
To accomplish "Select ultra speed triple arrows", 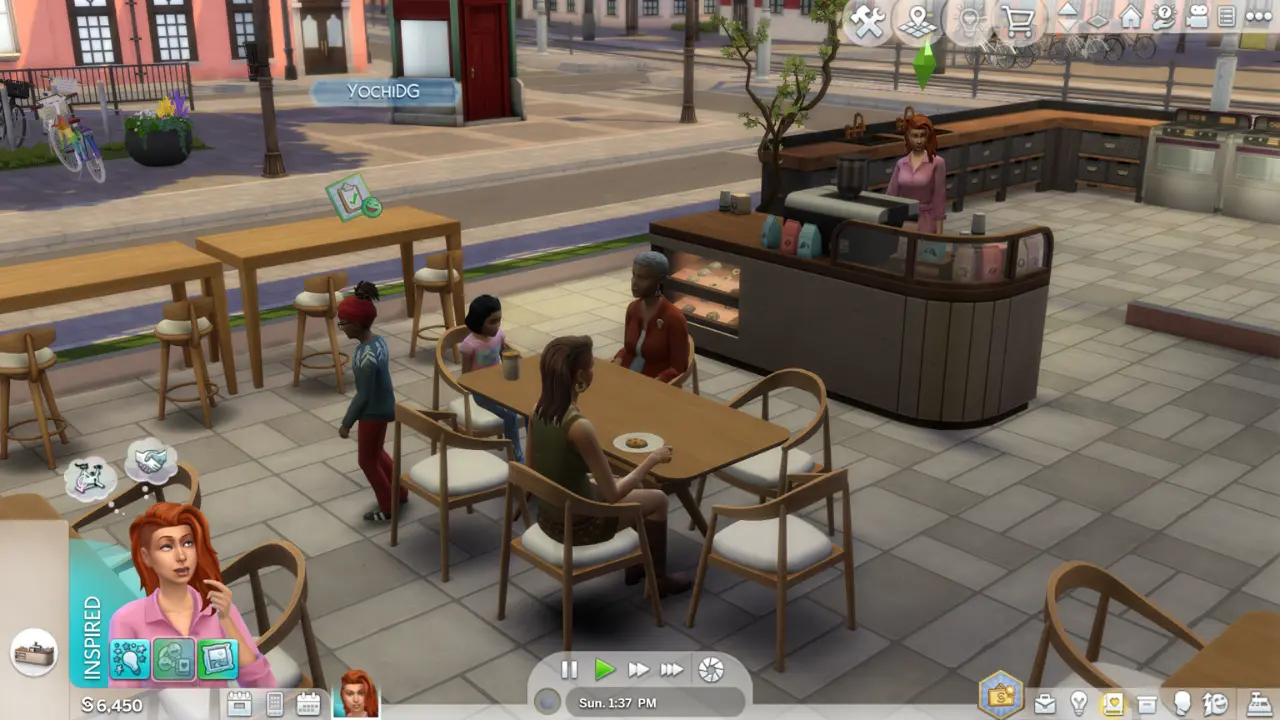I will click(672, 670).
